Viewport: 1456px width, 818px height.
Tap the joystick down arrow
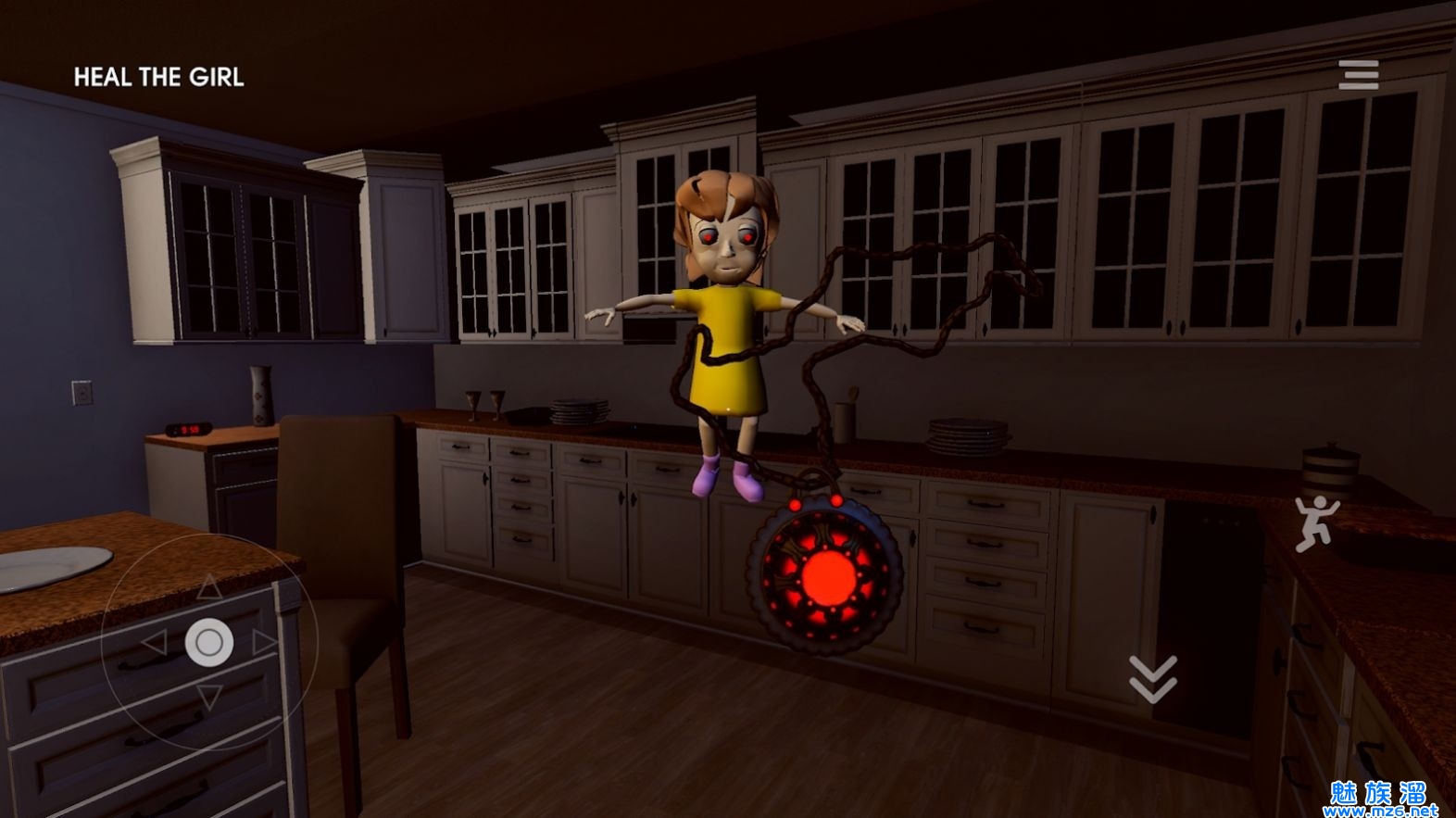(x=210, y=698)
